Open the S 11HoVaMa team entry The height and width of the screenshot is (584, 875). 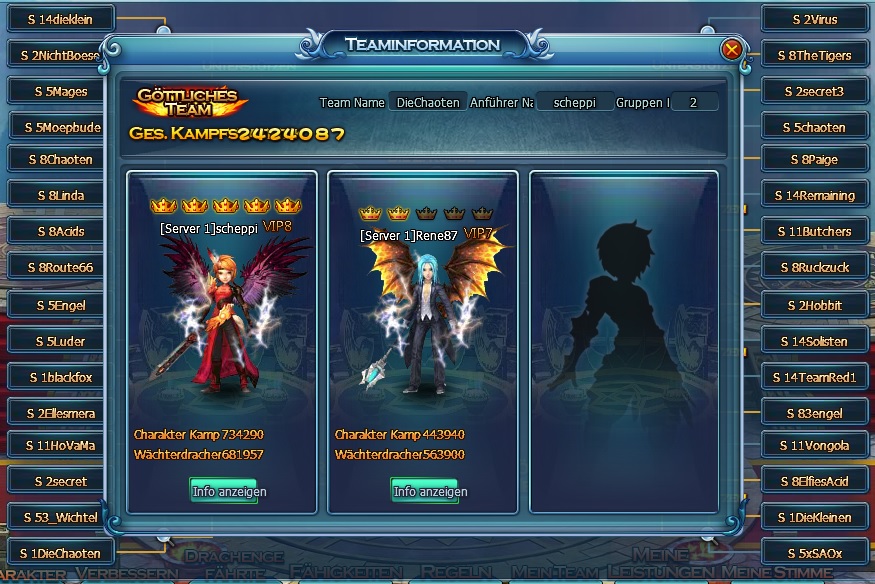click(x=60, y=445)
